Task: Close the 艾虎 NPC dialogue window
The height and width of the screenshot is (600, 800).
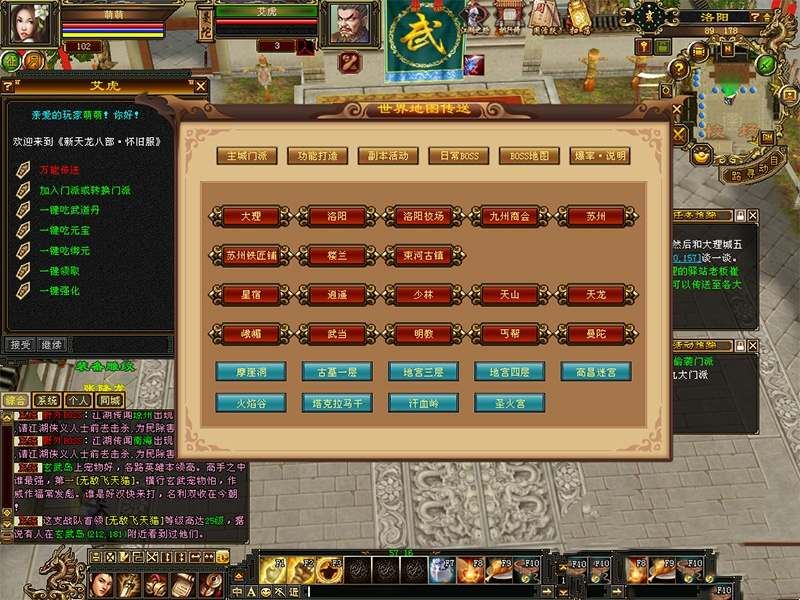Action: click(201, 86)
